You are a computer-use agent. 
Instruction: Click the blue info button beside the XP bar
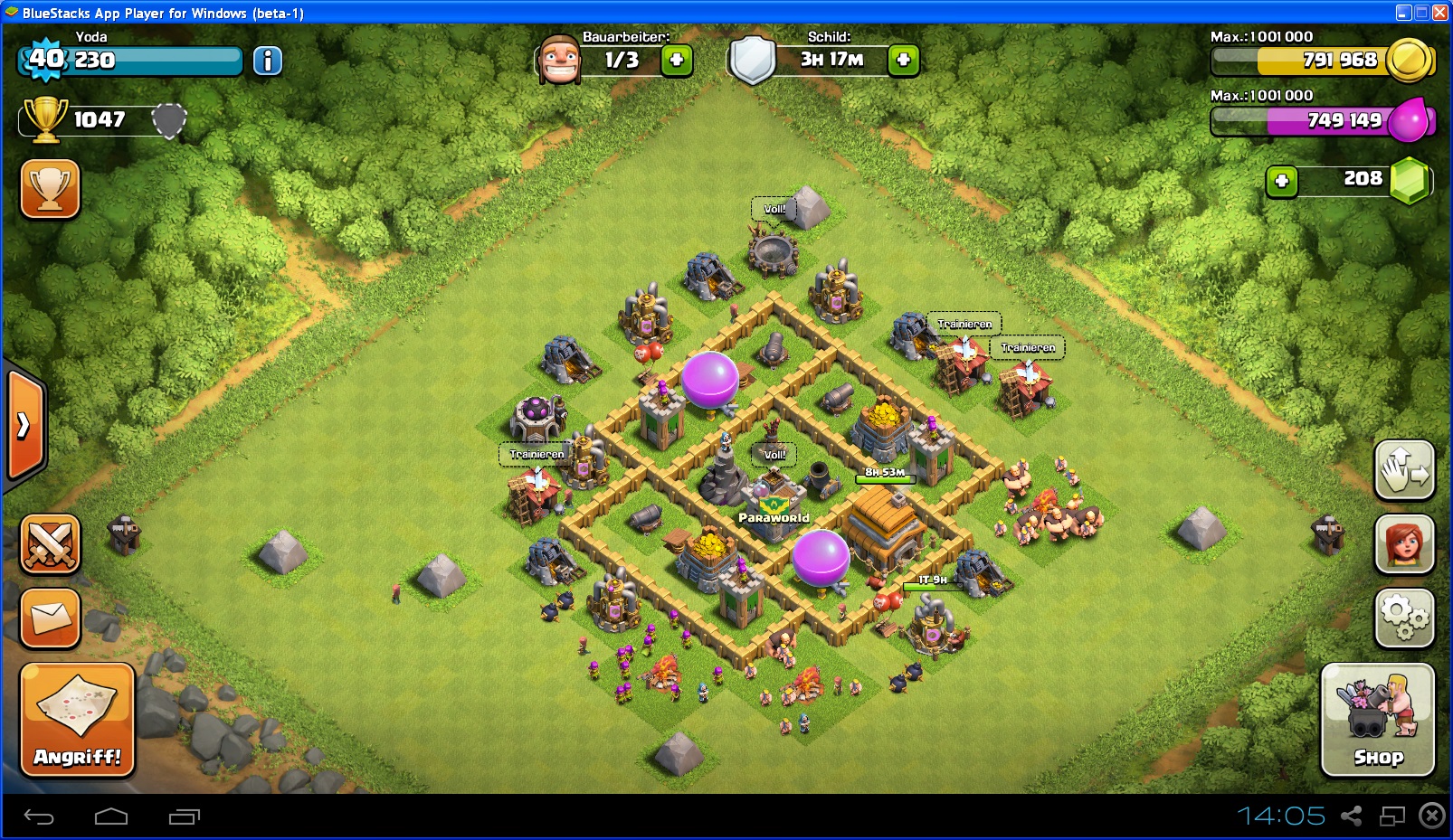tap(267, 61)
